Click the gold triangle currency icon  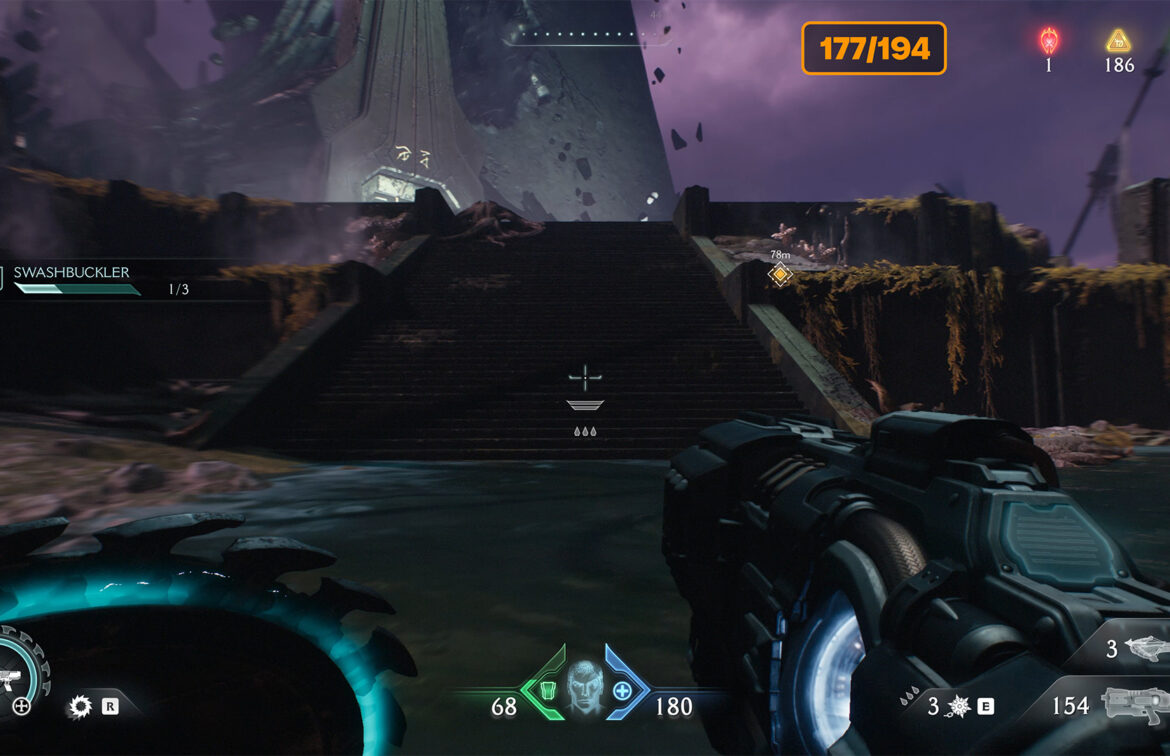click(x=1118, y=41)
